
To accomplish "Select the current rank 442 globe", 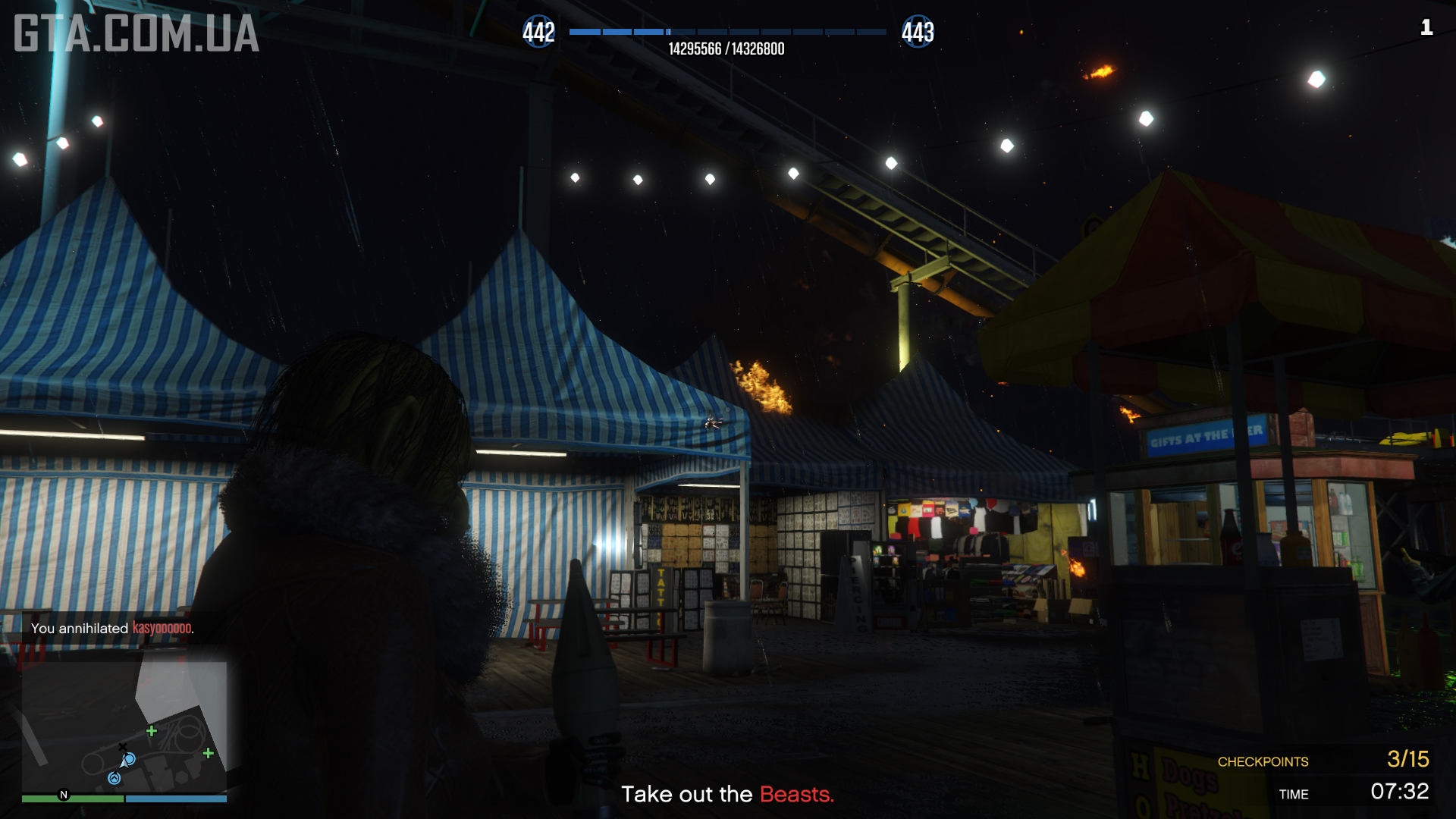I will (538, 33).
